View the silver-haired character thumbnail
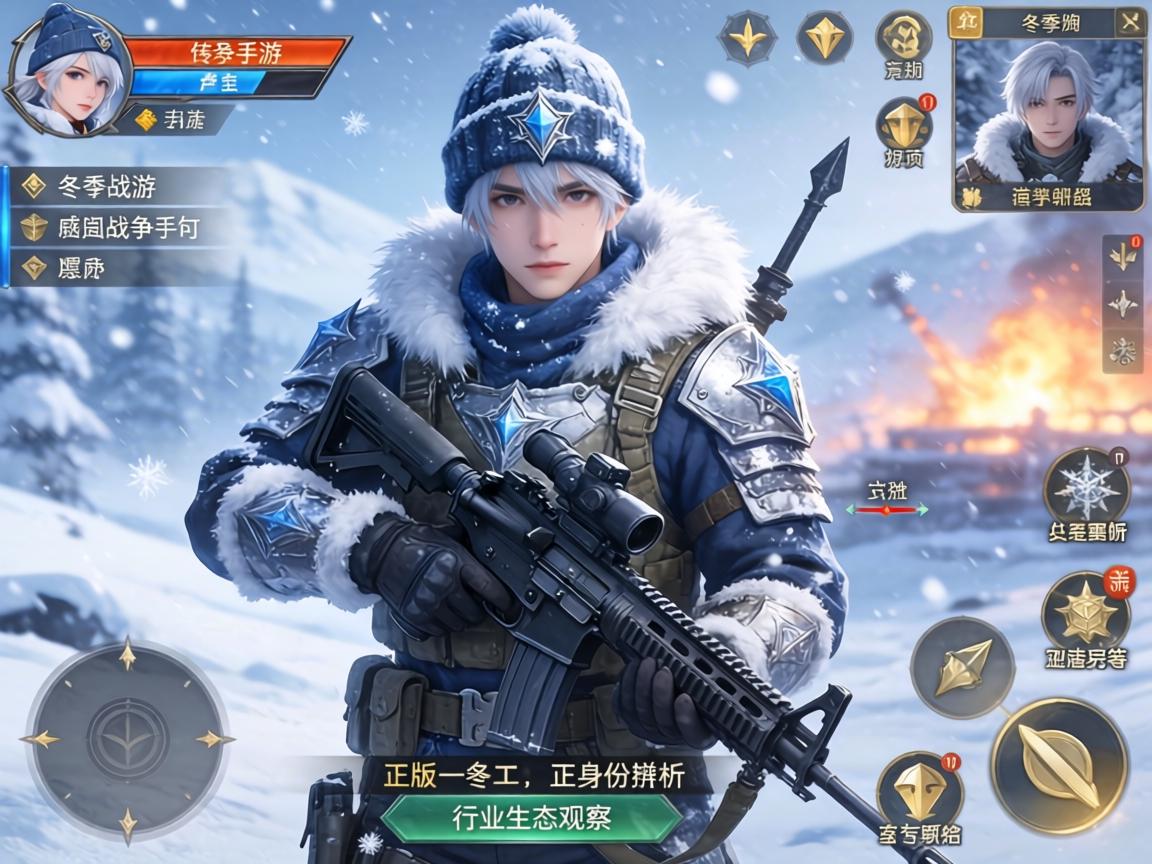This screenshot has height=864, width=1152. [1047, 112]
